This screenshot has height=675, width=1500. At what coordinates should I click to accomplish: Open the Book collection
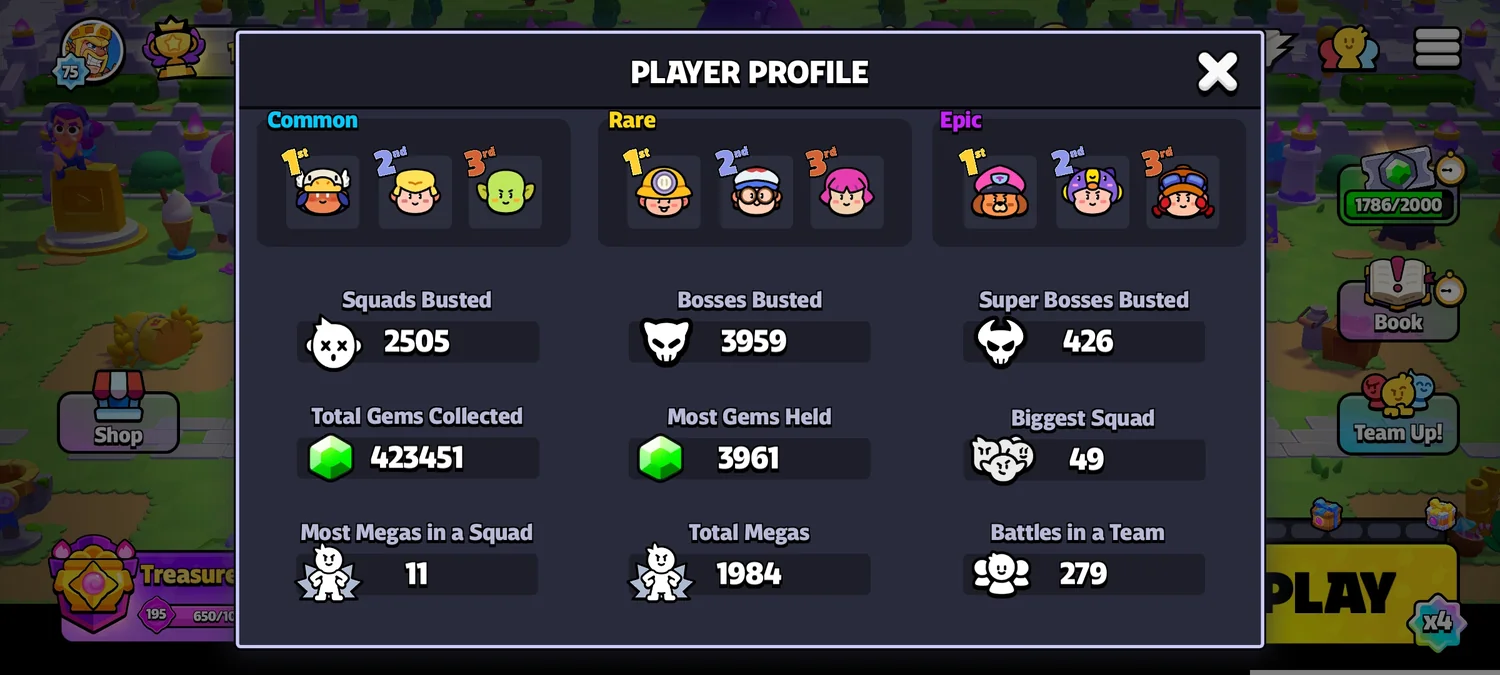click(1397, 304)
